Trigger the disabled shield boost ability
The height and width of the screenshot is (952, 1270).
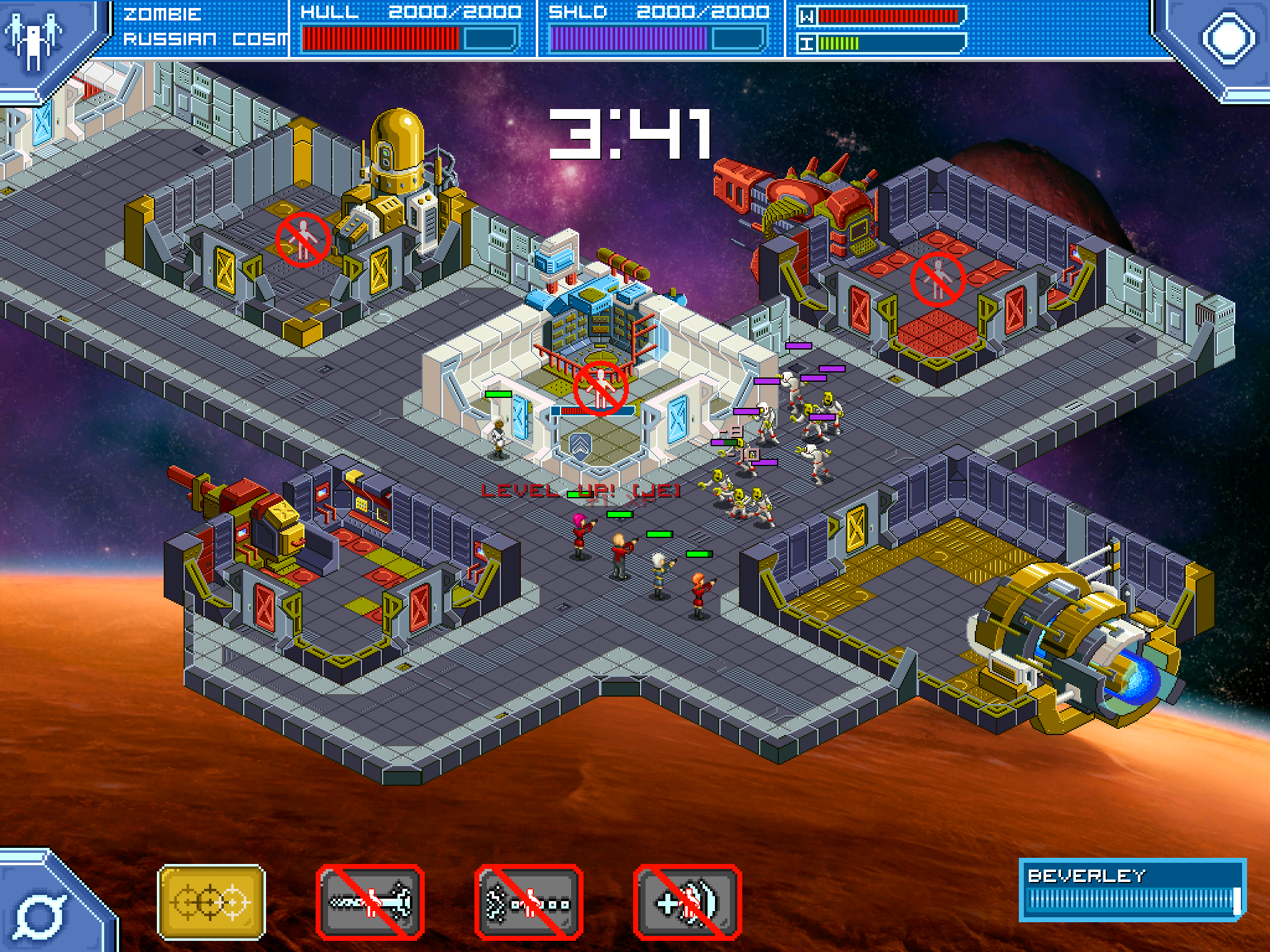pos(688,902)
